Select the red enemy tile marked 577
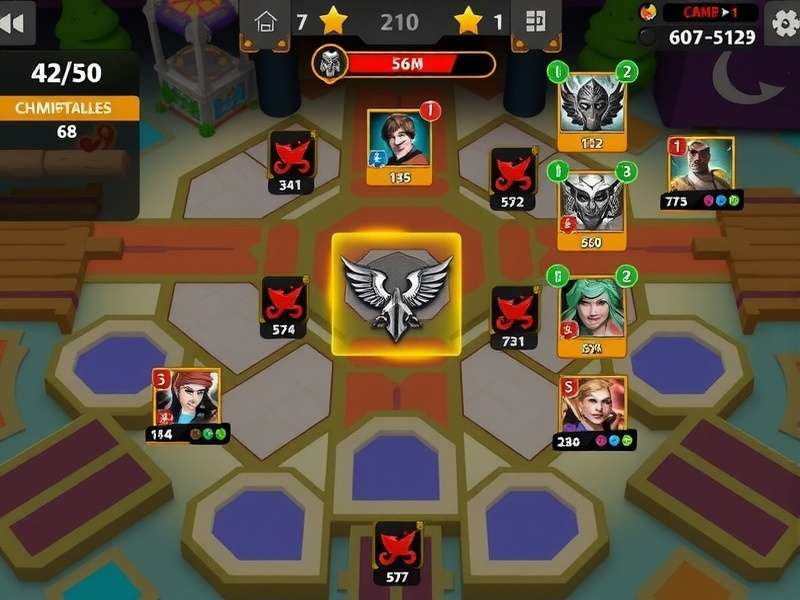This screenshot has height=600, width=800. pos(397,552)
